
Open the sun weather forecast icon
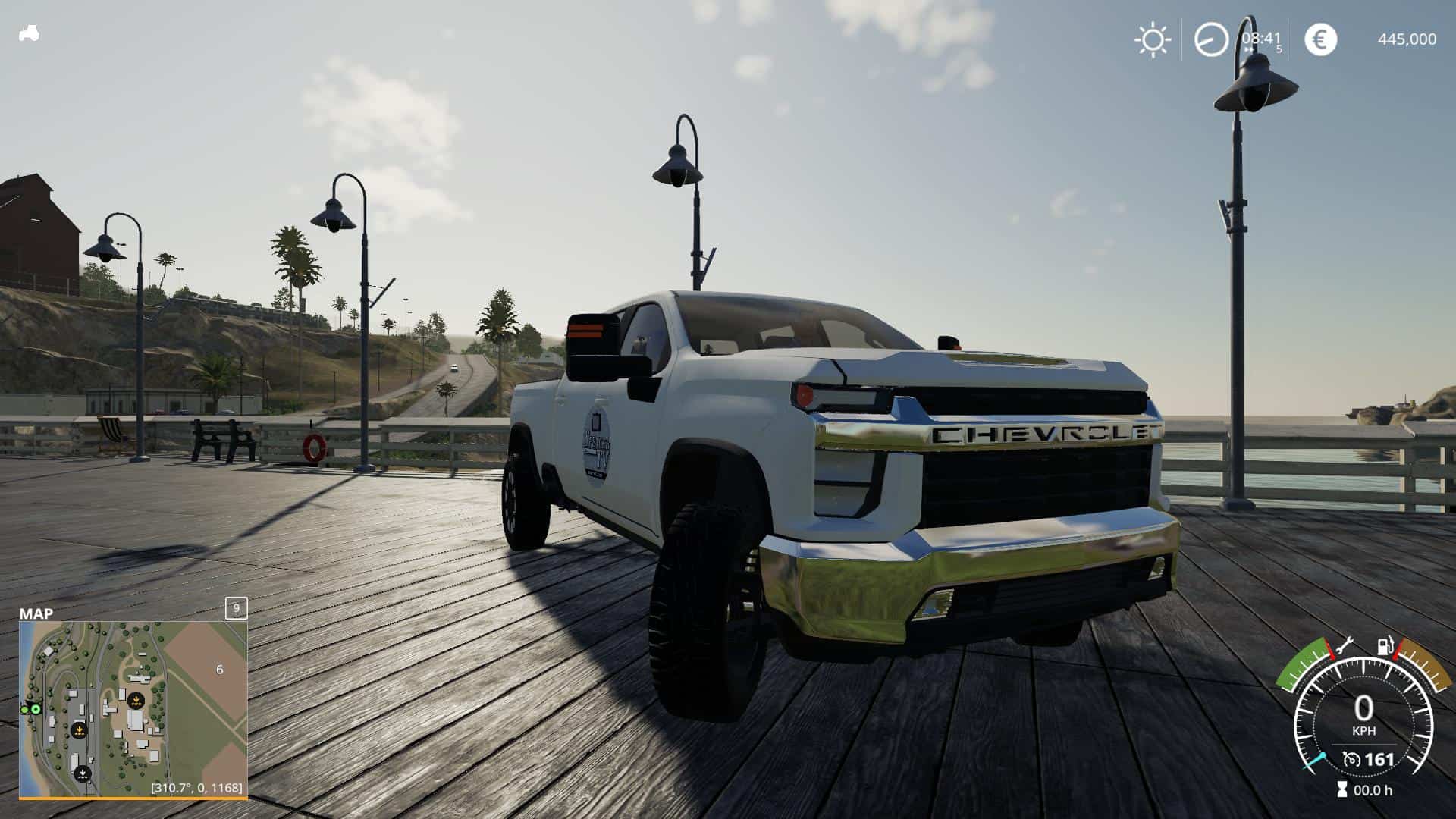coord(1152,39)
